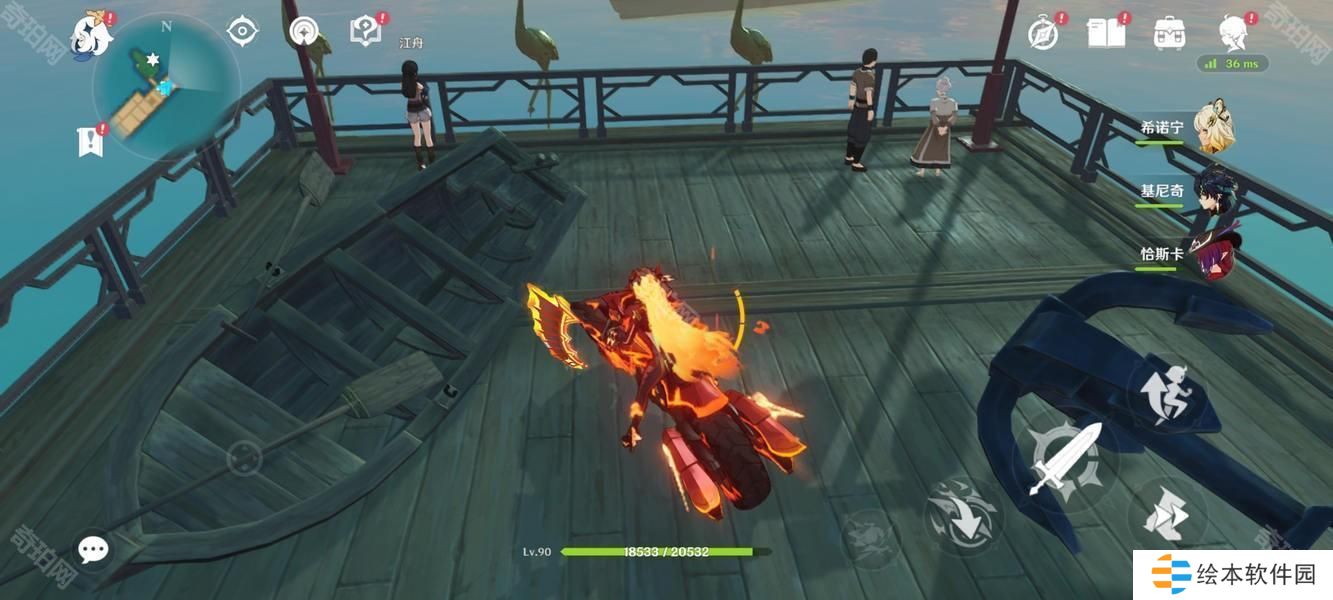Screen dimensions: 1333x600
Task: Activate the eye-shaped elemental sight icon
Action: 242,31
